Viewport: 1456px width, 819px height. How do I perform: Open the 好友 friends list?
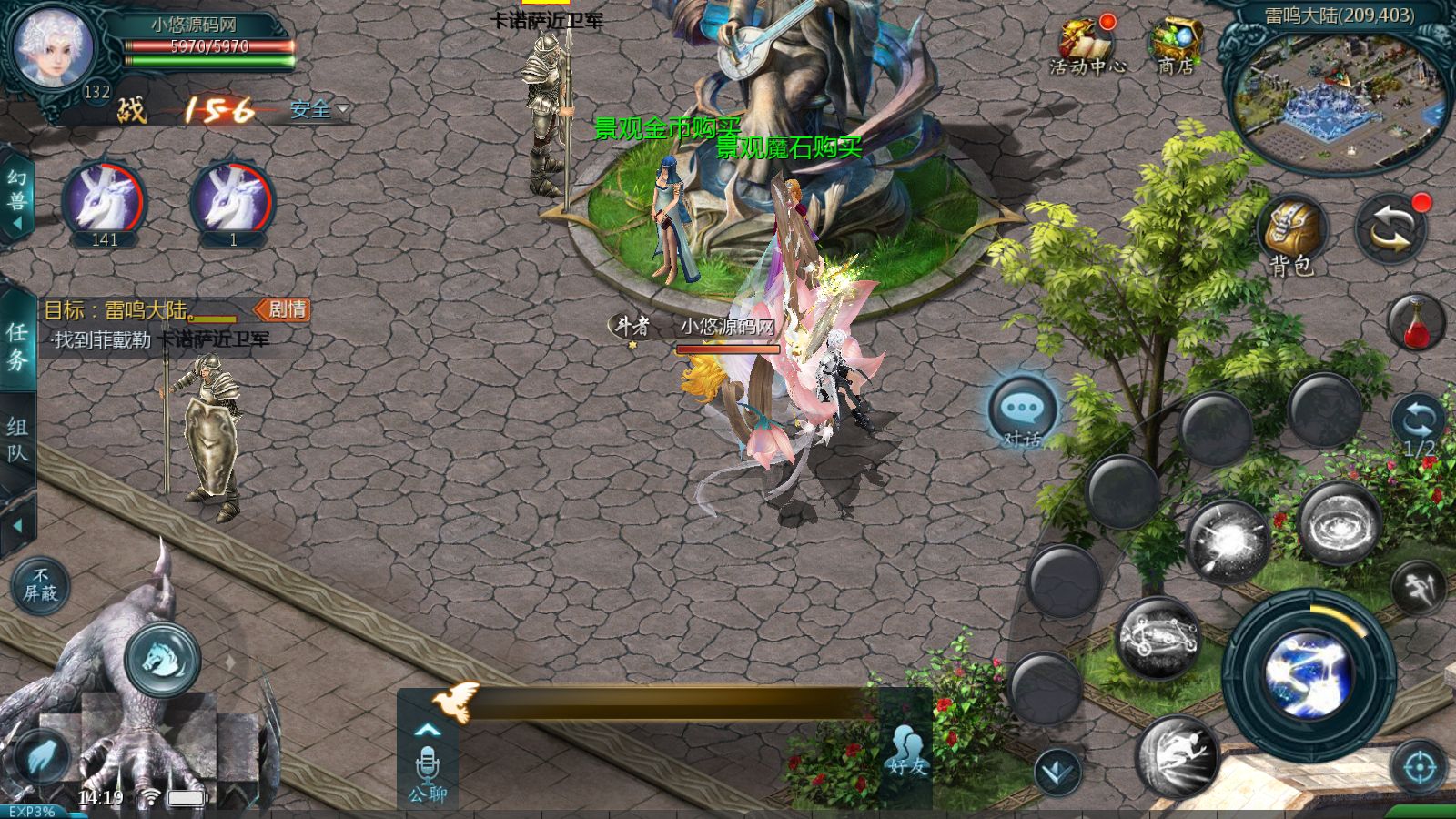click(906, 750)
